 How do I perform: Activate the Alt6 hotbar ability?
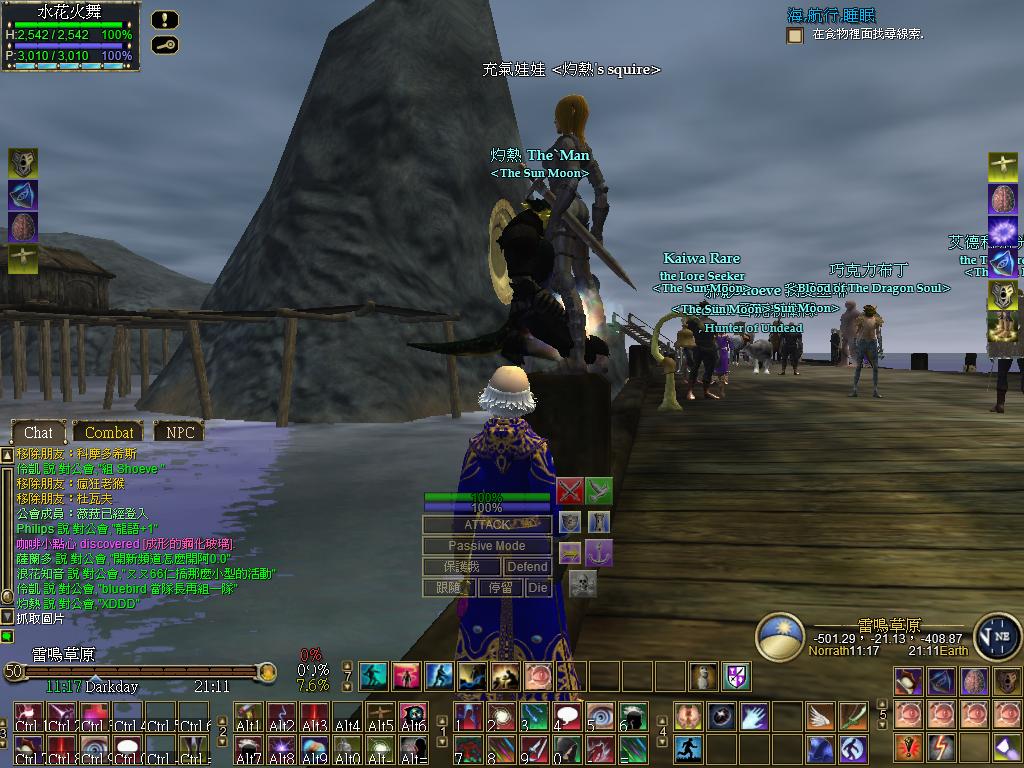click(x=413, y=717)
